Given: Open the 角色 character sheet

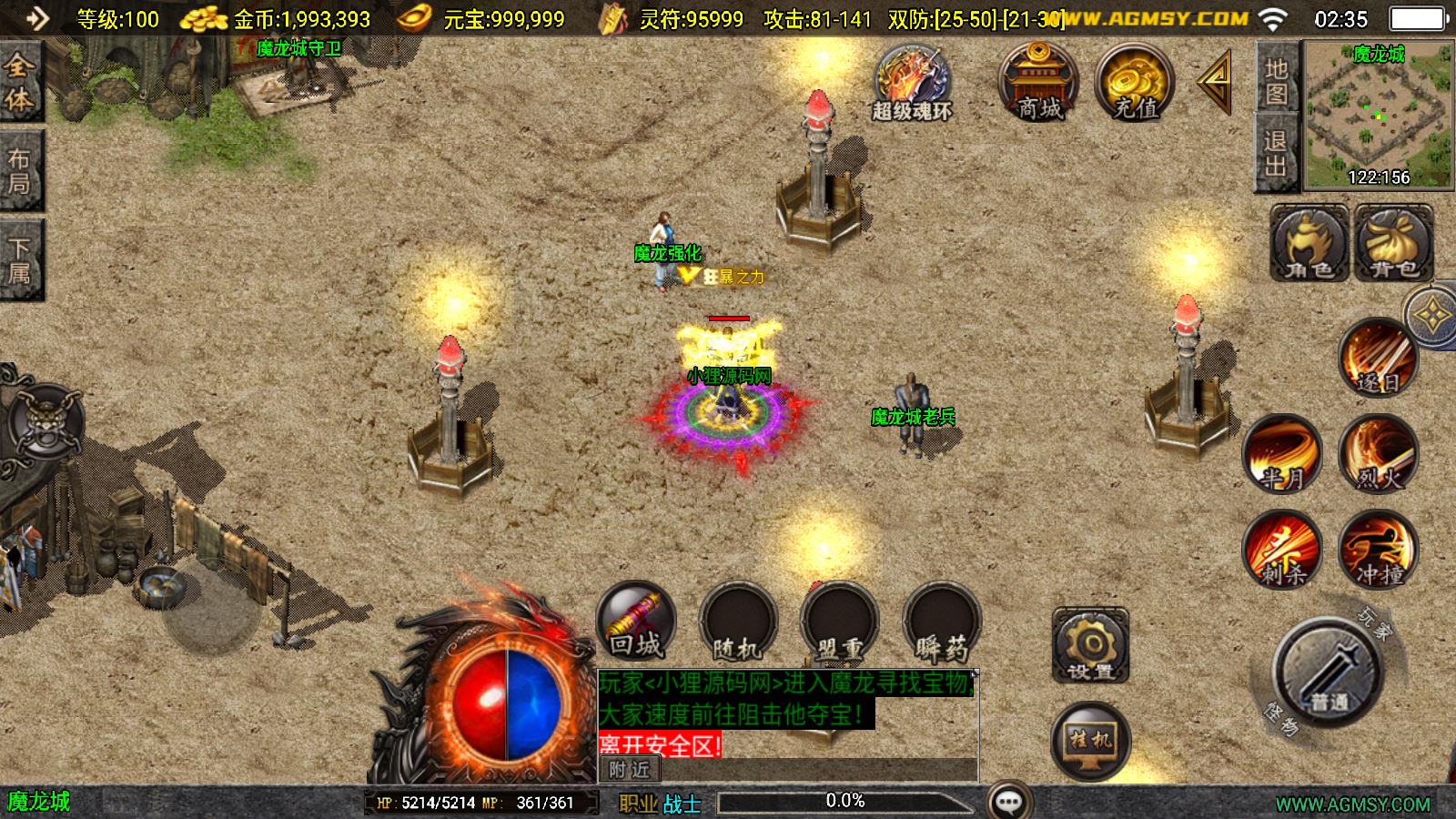Looking at the screenshot, I should 1309,242.
